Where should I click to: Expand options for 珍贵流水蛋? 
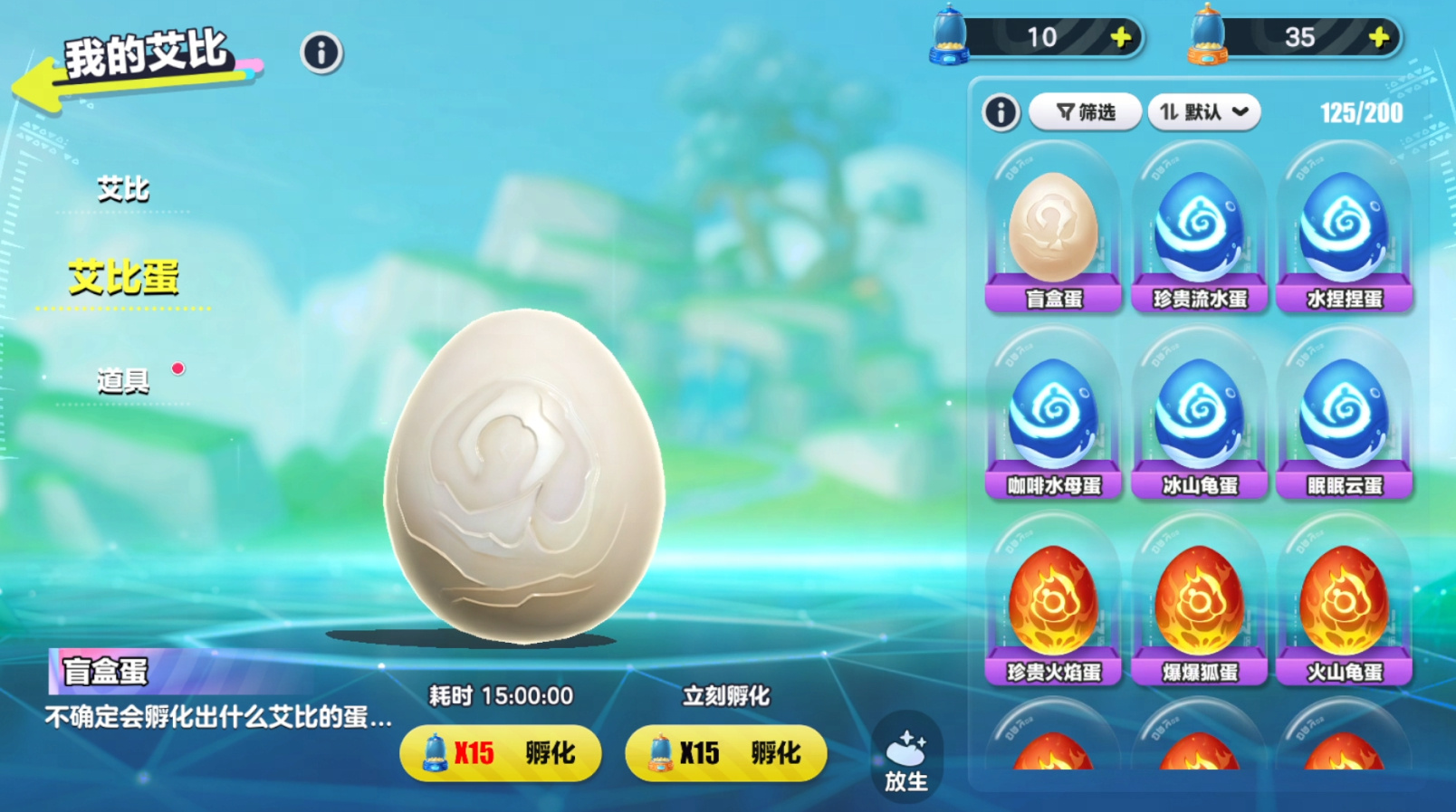click(1199, 231)
